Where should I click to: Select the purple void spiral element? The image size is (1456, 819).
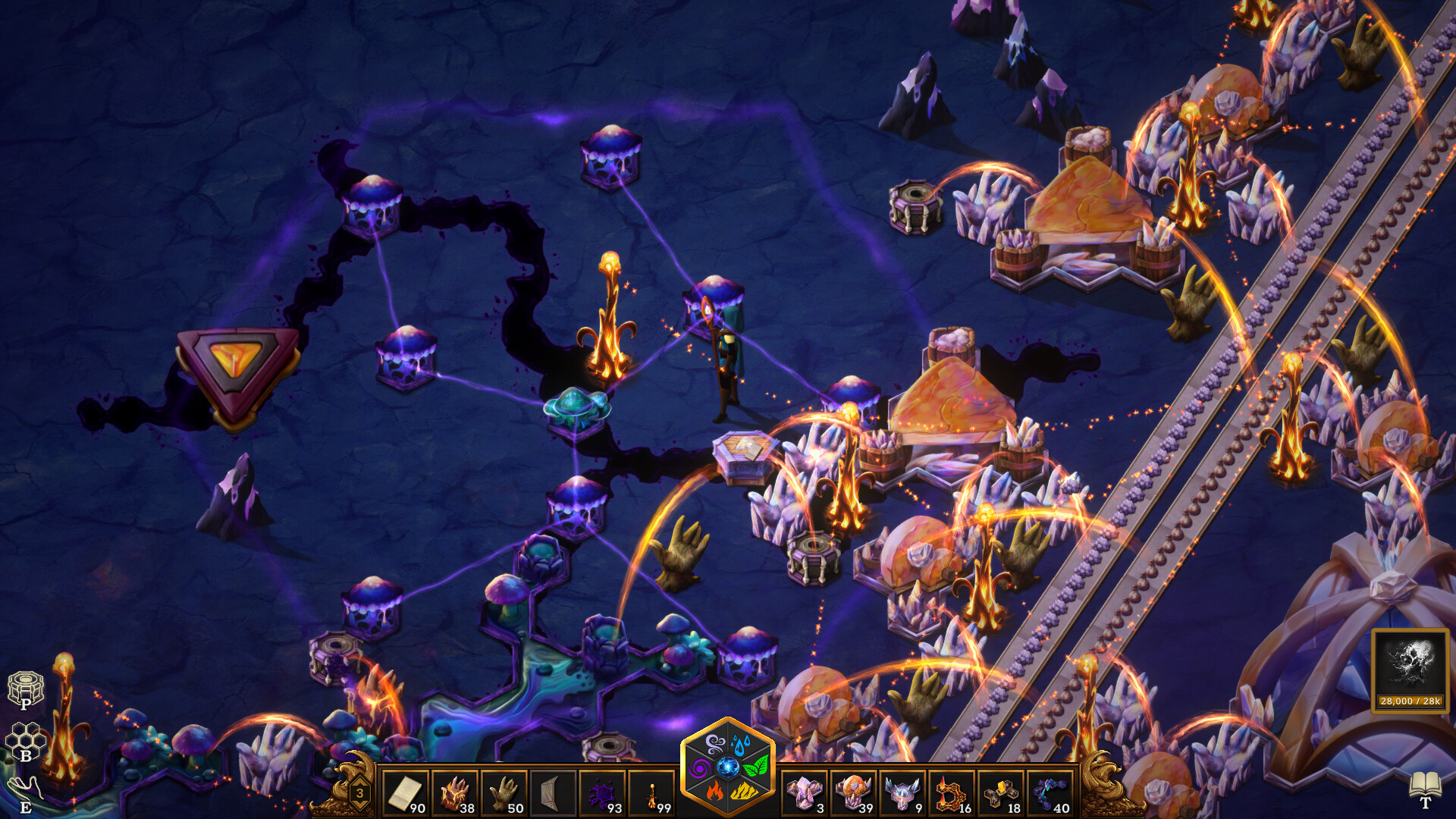tap(699, 768)
